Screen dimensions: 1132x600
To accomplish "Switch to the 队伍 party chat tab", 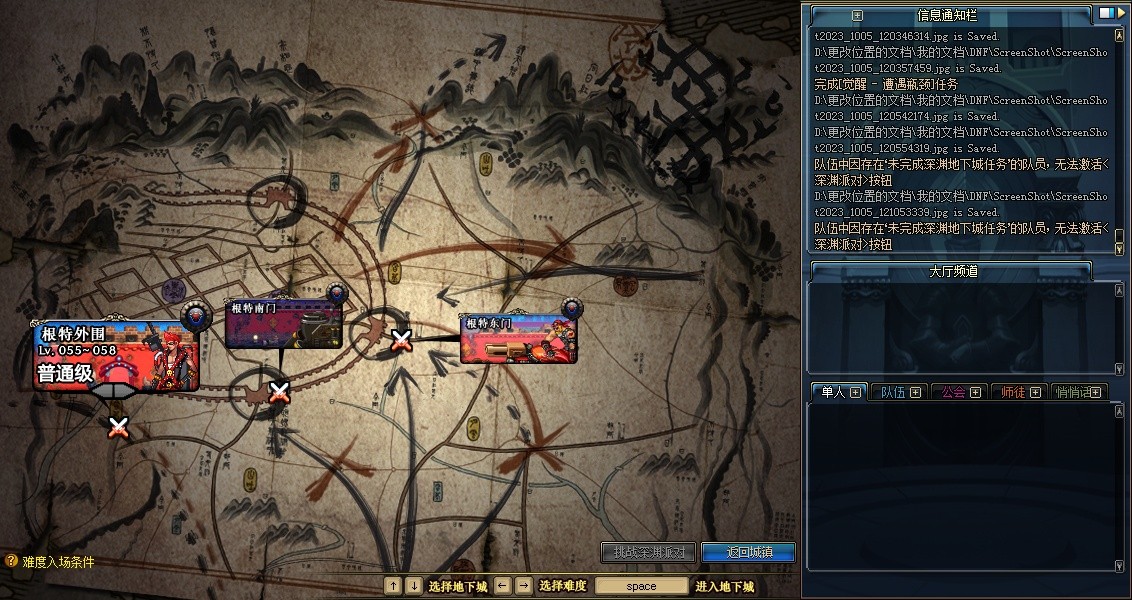I will click(898, 392).
